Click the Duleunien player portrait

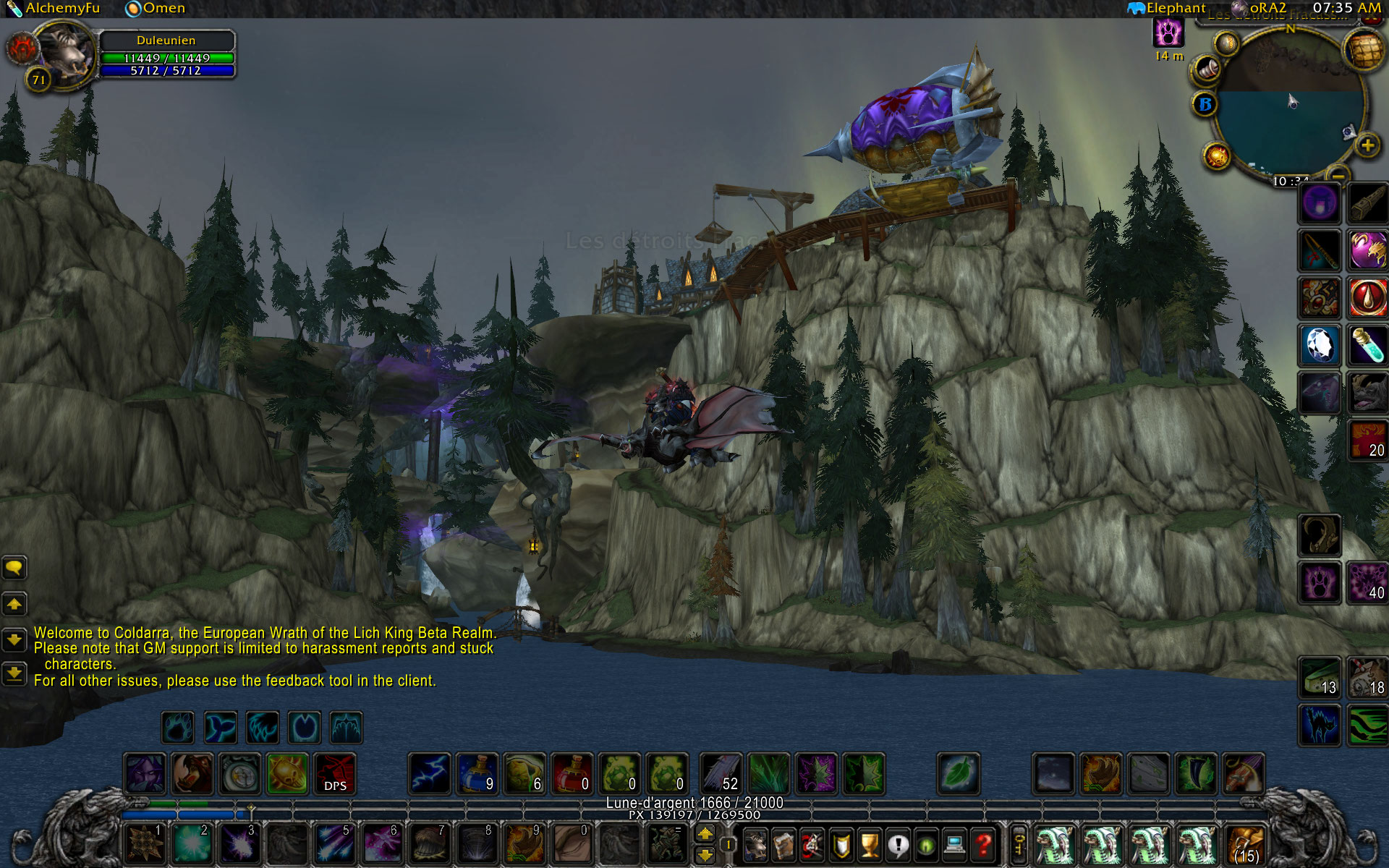click(x=65, y=54)
